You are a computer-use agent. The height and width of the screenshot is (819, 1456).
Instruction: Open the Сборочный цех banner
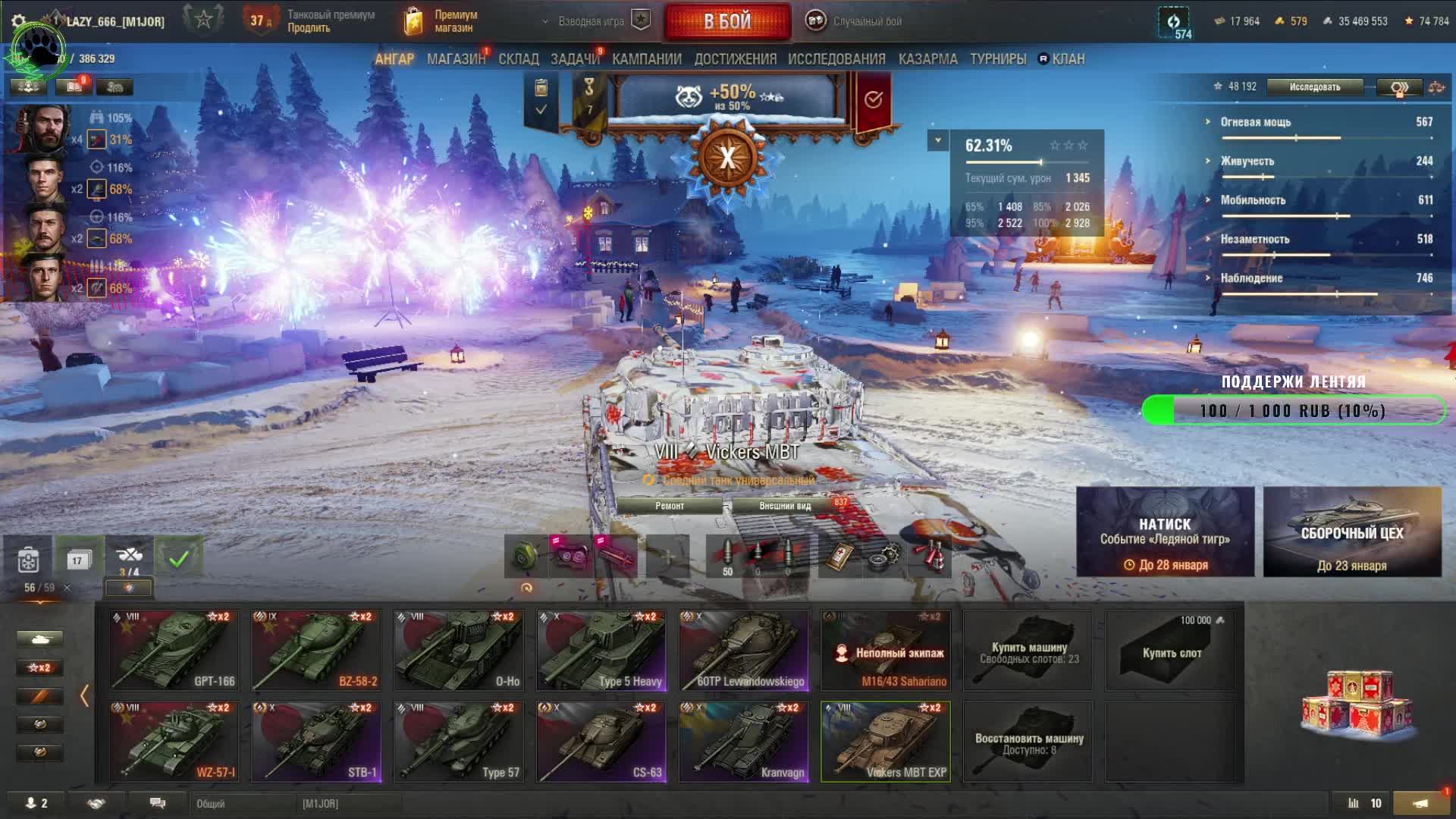tap(1352, 532)
